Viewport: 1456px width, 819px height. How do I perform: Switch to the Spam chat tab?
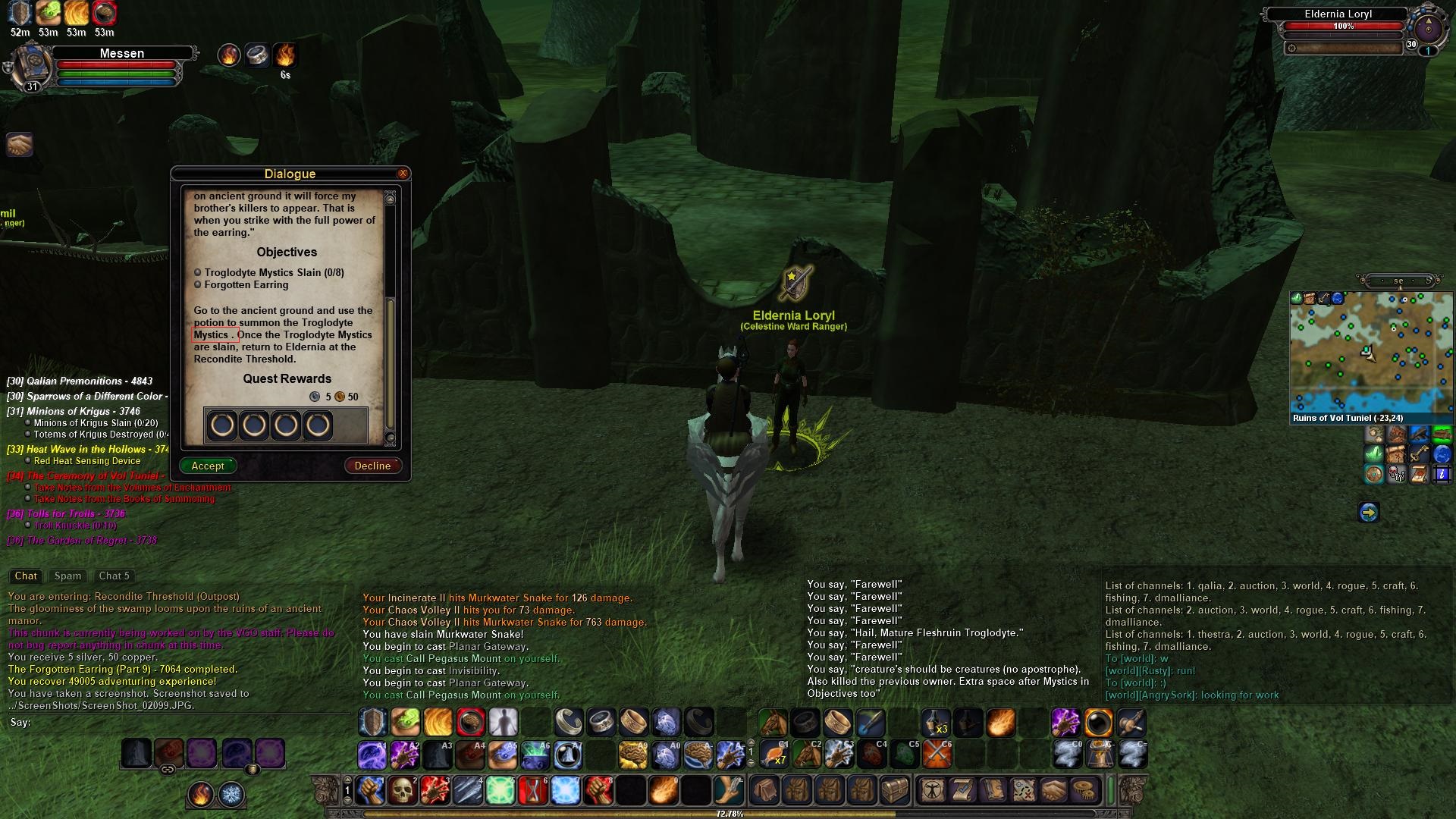67,576
